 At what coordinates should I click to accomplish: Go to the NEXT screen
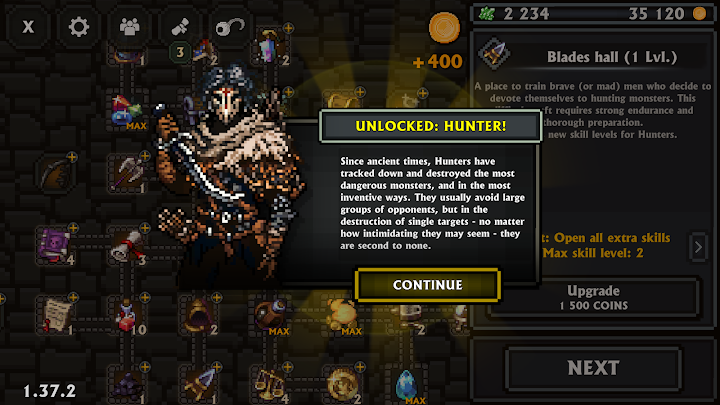[x=593, y=367]
